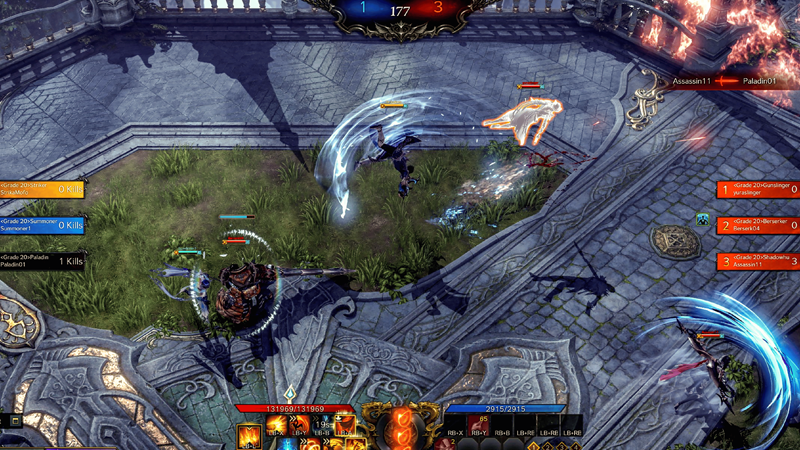Viewport: 800px width, 450px height.
Task: Select the Paladin01 teammate row
Action: click(42, 261)
